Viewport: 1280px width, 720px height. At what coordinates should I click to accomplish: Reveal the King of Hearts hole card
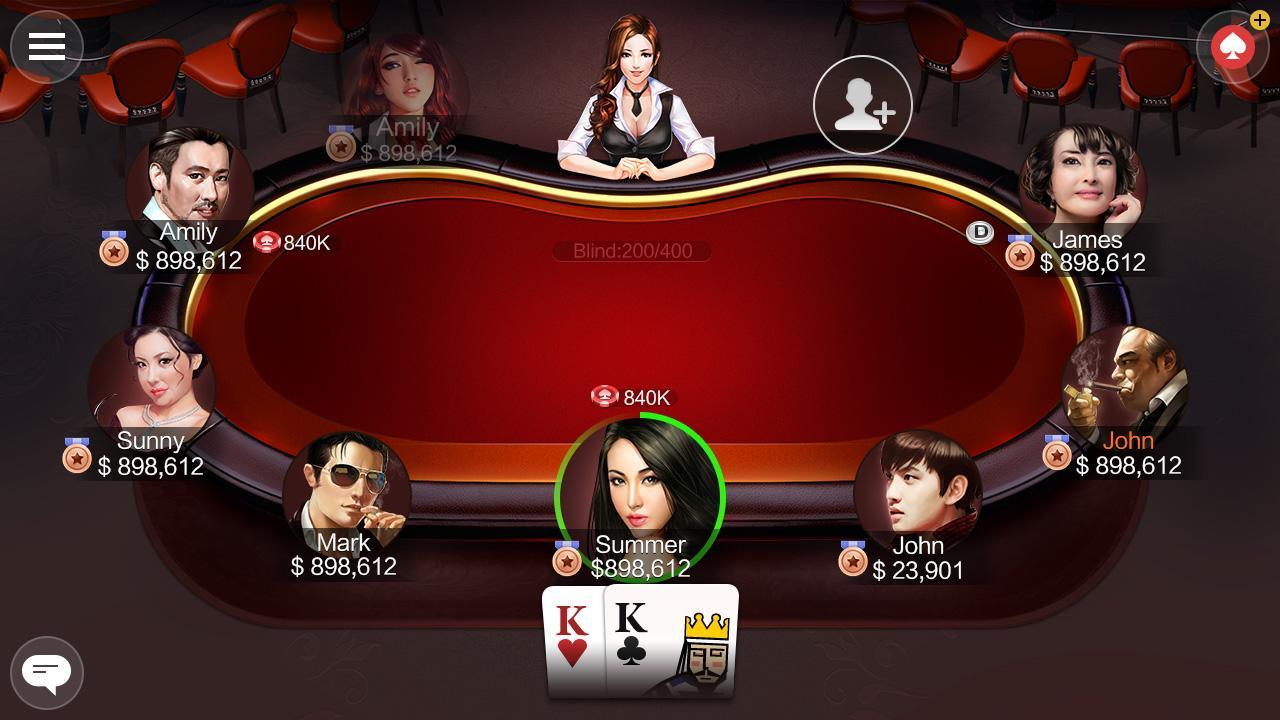click(x=572, y=640)
